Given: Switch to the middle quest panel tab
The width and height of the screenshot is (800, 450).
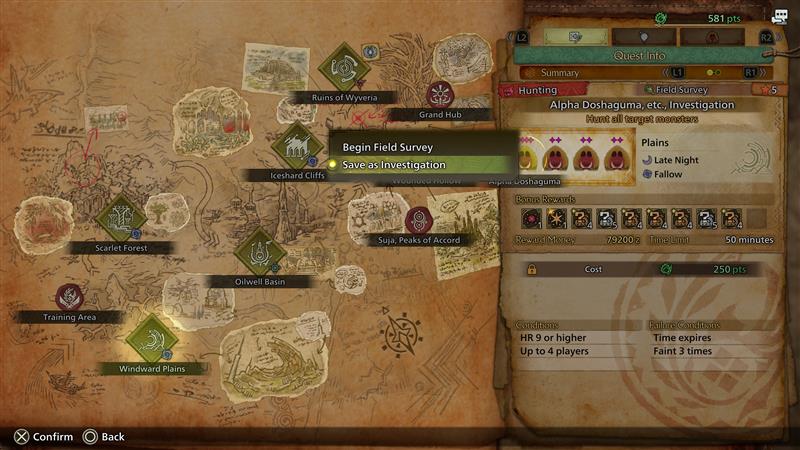Looking at the screenshot, I should coord(643,37).
